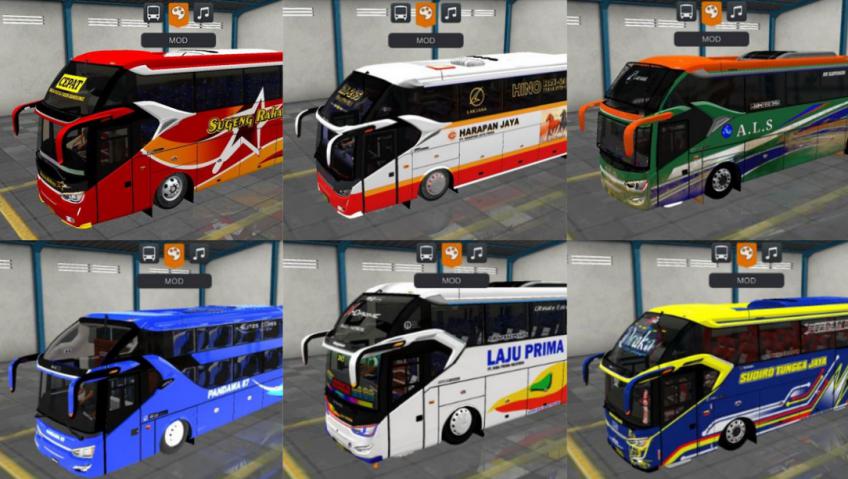Select the bus icon above the A.L.S bus
This screenshot has width=848, height=479.
coord(686,12)
